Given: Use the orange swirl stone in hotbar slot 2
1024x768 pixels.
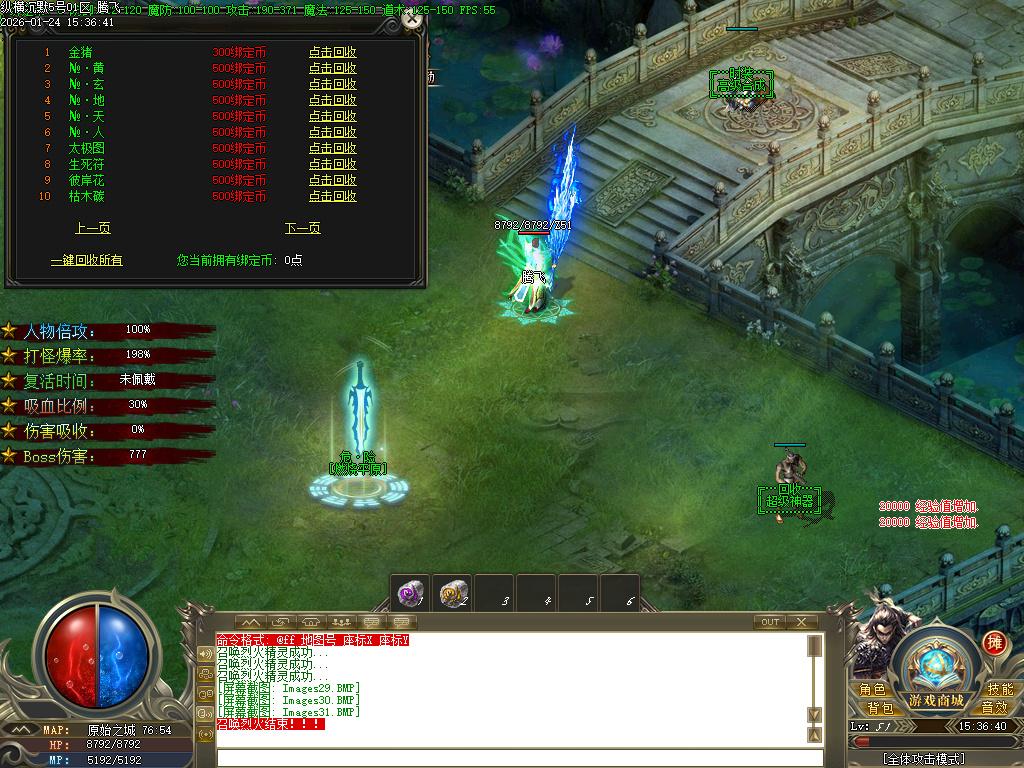Looking at the screenshot, I should point(453,592).
